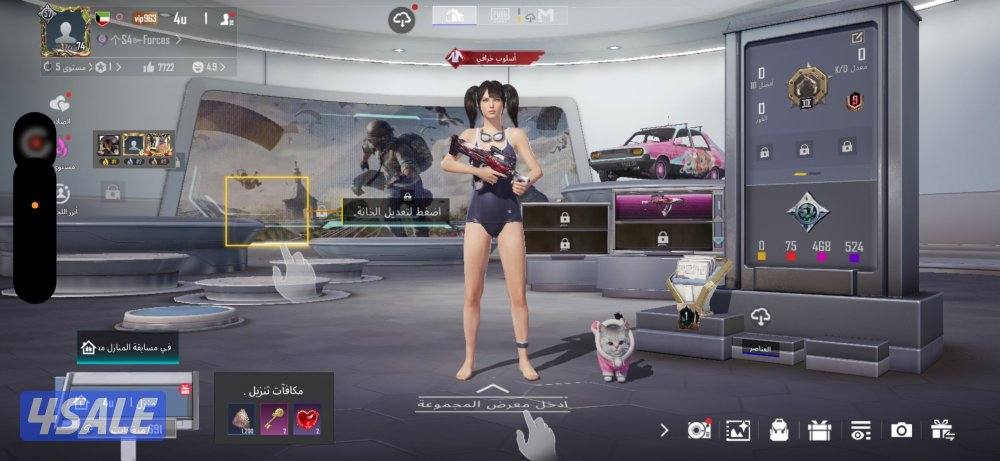Image resolution: width=1000 pixels, height=461 pixels.
Task: Click the tooltip to edit the slot
Action: (396, 212)
